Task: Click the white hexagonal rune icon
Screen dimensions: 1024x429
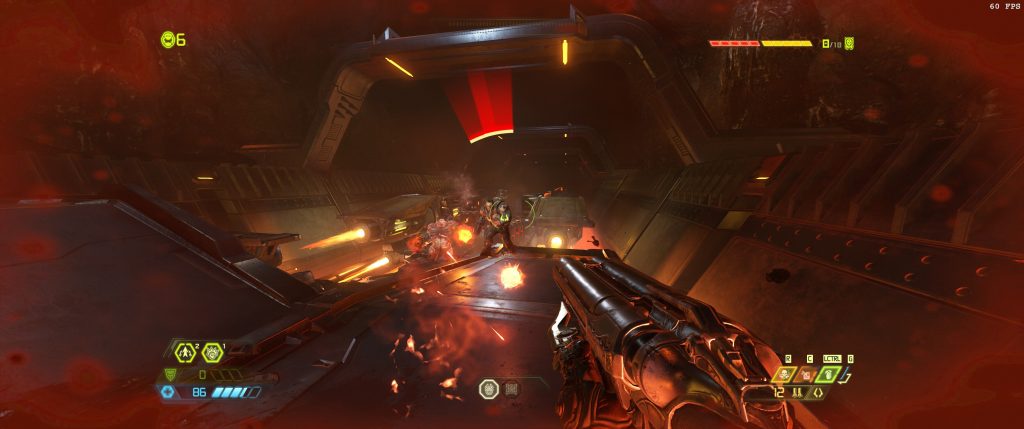Action: pos(489,388)
